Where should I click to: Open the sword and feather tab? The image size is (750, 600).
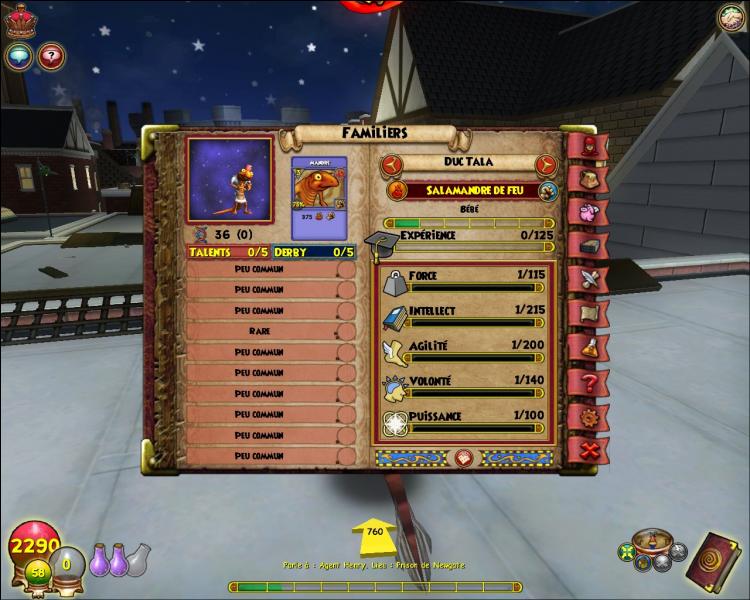coord(587,279)
